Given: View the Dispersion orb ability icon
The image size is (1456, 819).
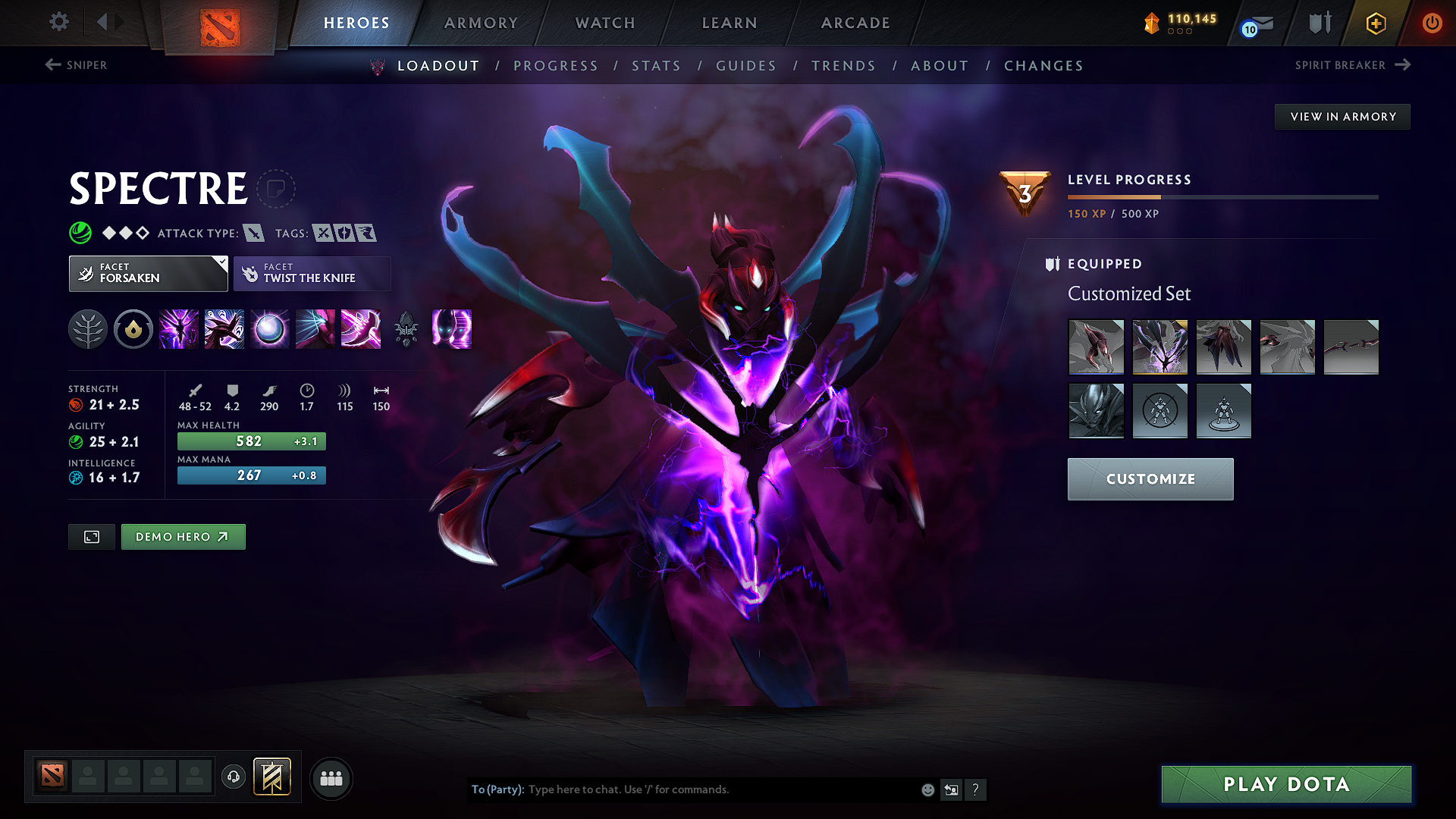Looking at the screenshot, I should (x=269, y=329).
